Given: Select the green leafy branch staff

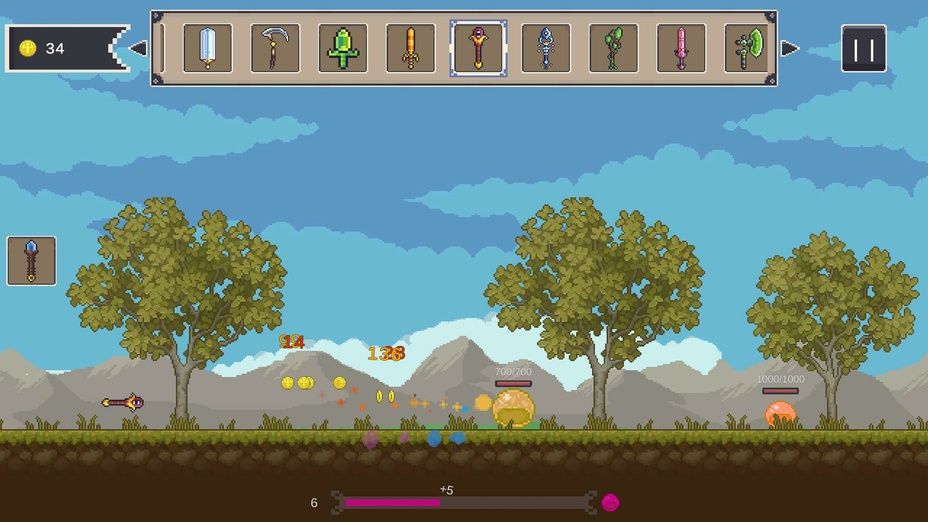Looking at the screenshot, I should click(613, 48).
